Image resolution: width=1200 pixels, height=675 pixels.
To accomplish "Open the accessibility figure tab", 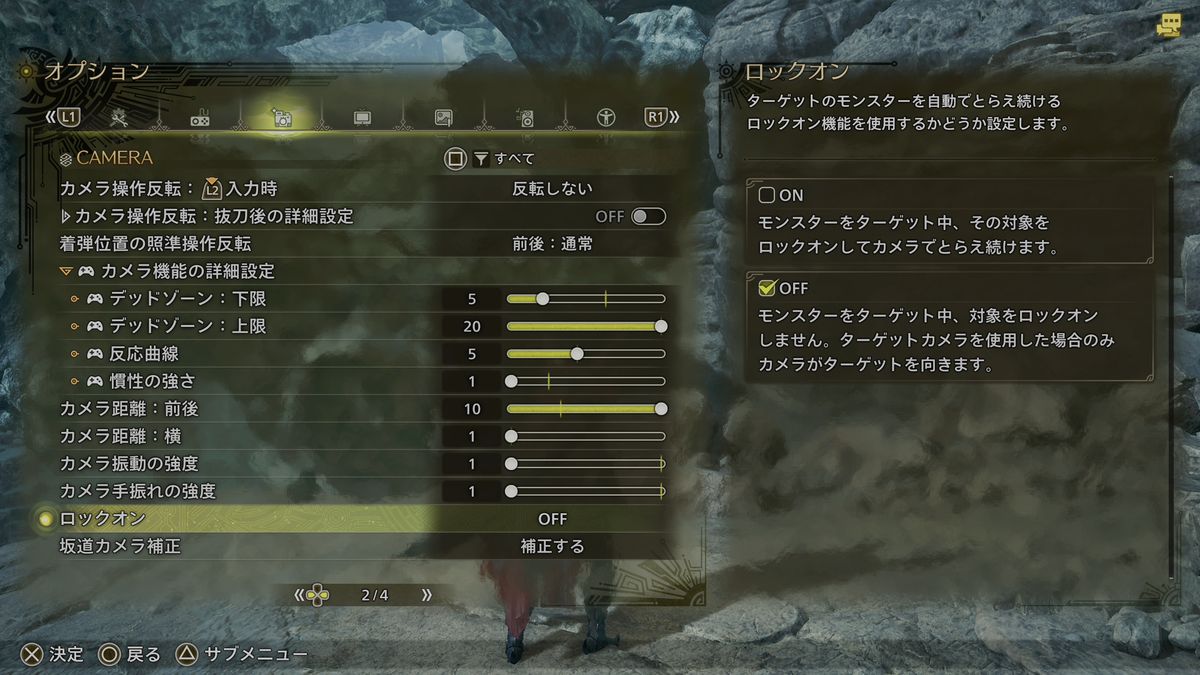I will coord(605,118).
